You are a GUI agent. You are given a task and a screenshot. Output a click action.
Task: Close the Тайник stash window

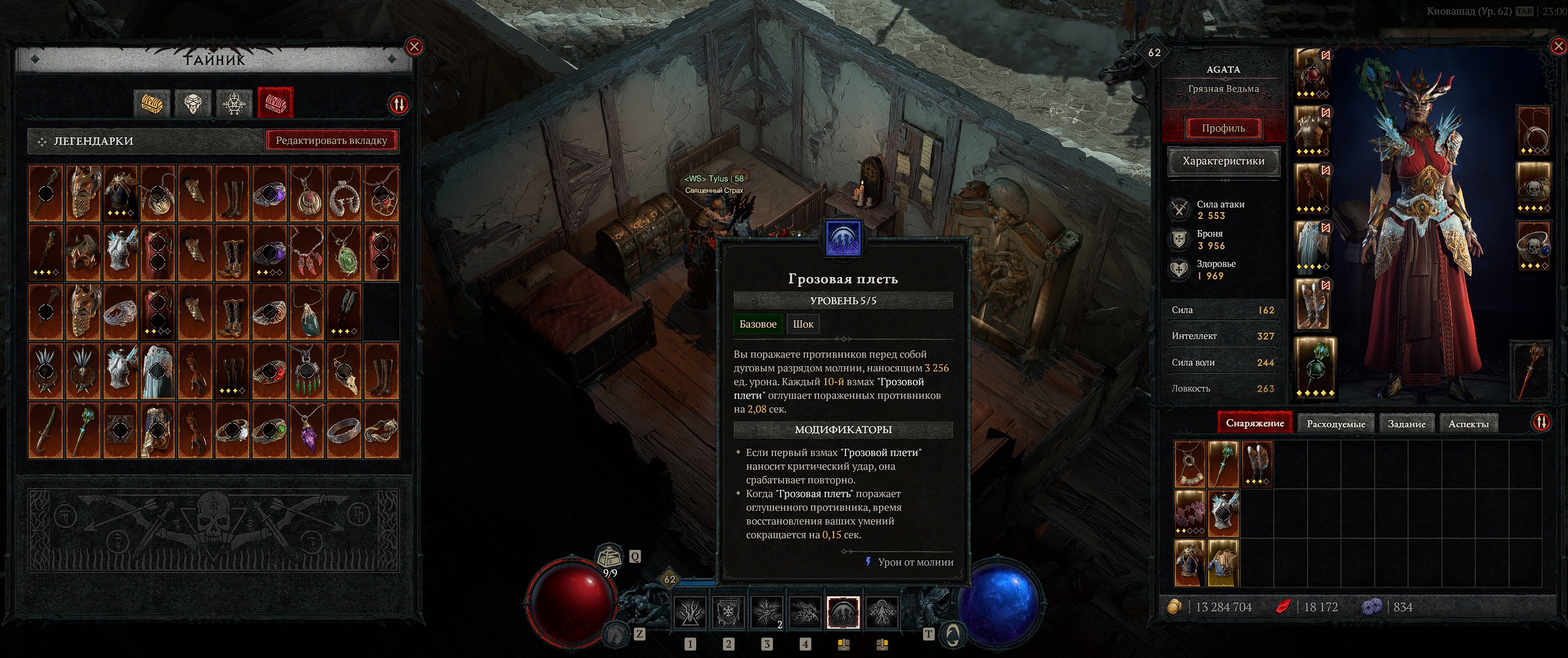[x=414, y=47]
